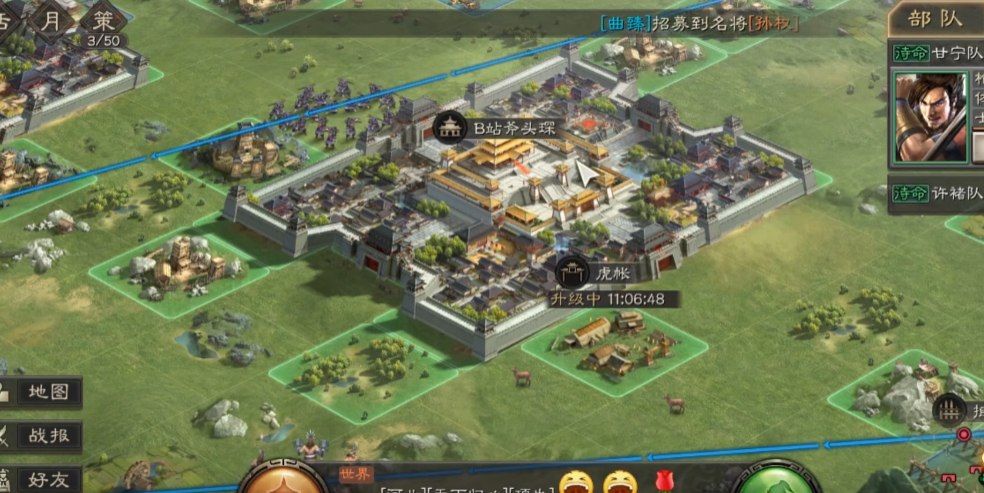Screen dimensions: 984x493
Task: Open the 世界 world chat channel
Action: (357, 474)
